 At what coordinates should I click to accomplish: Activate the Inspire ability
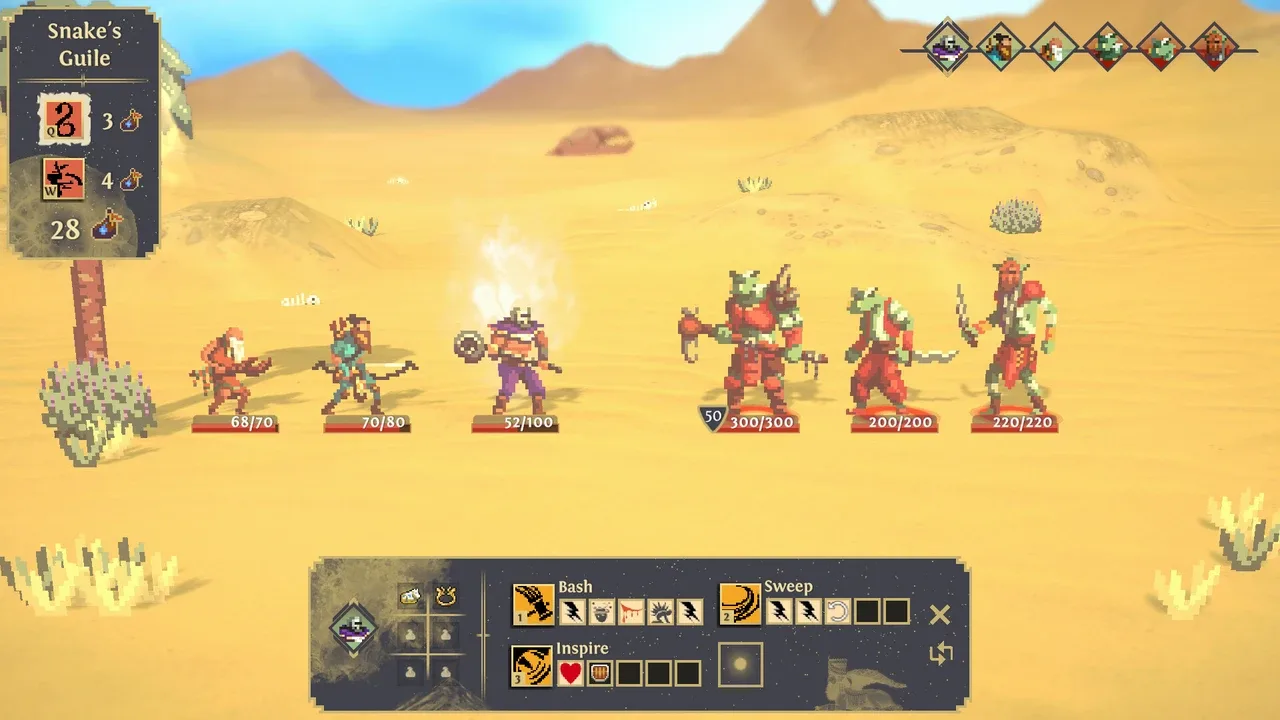532,666
